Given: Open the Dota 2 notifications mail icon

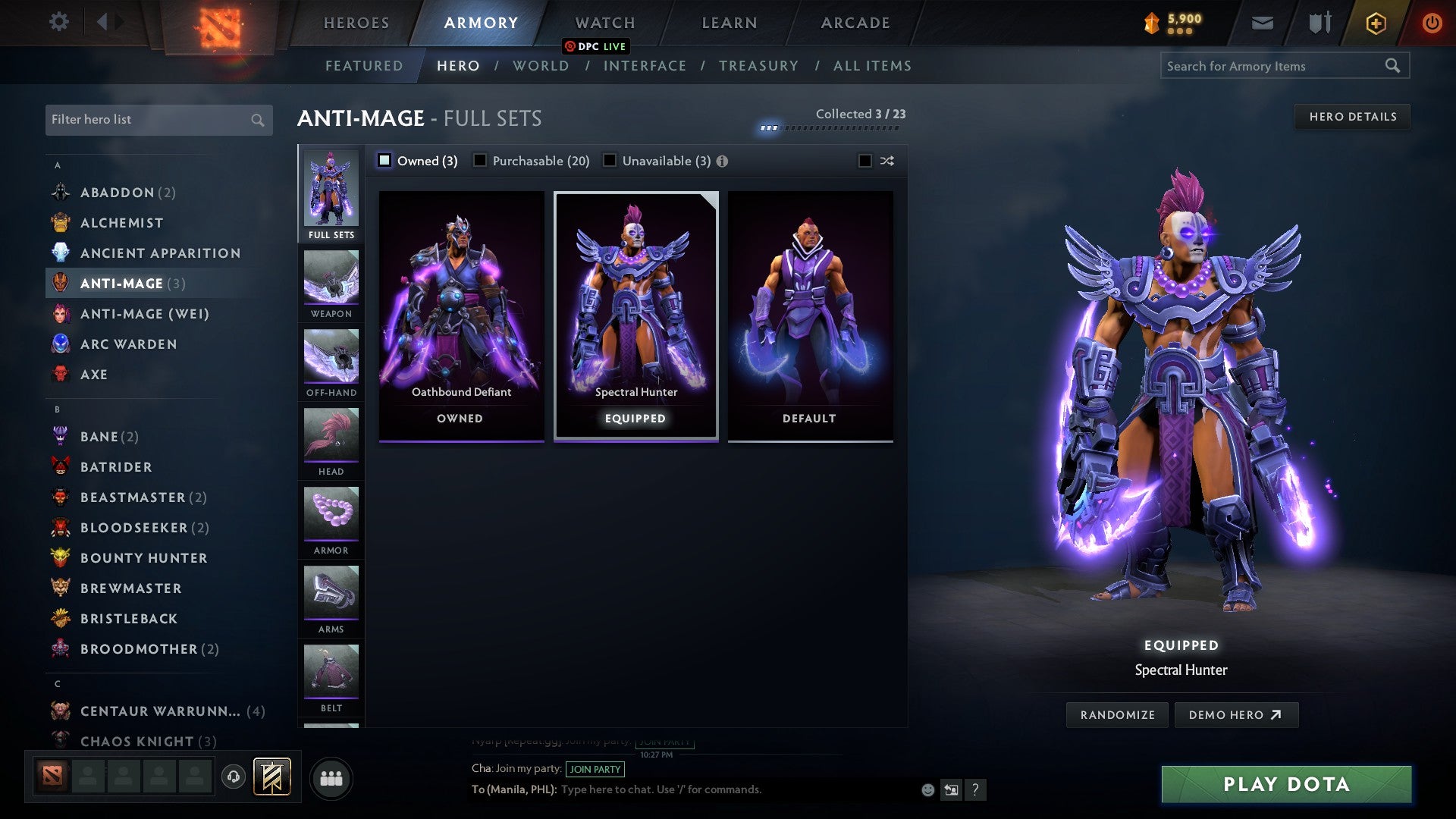Looking at the screenshot, I should click(1262, 22).
